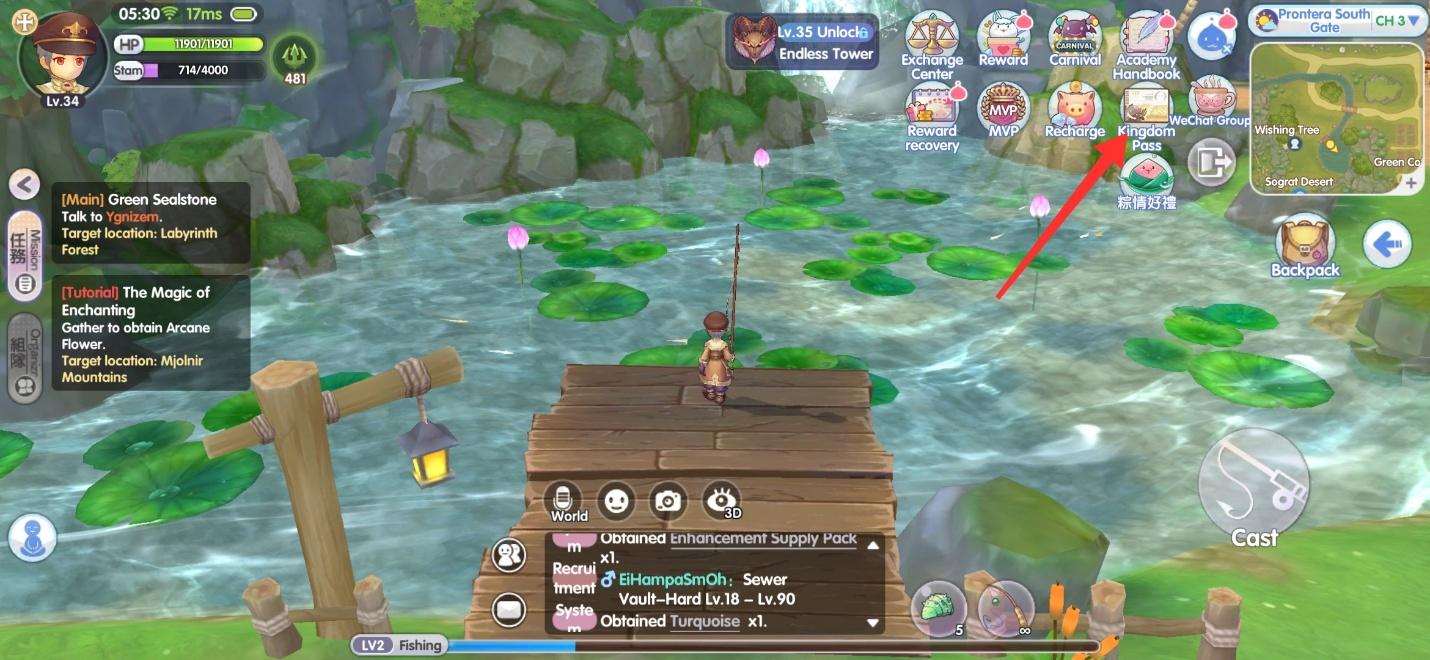The image size is (1430, 660).
Task: Open the Academy Handbook
Action: (1147, 42)
